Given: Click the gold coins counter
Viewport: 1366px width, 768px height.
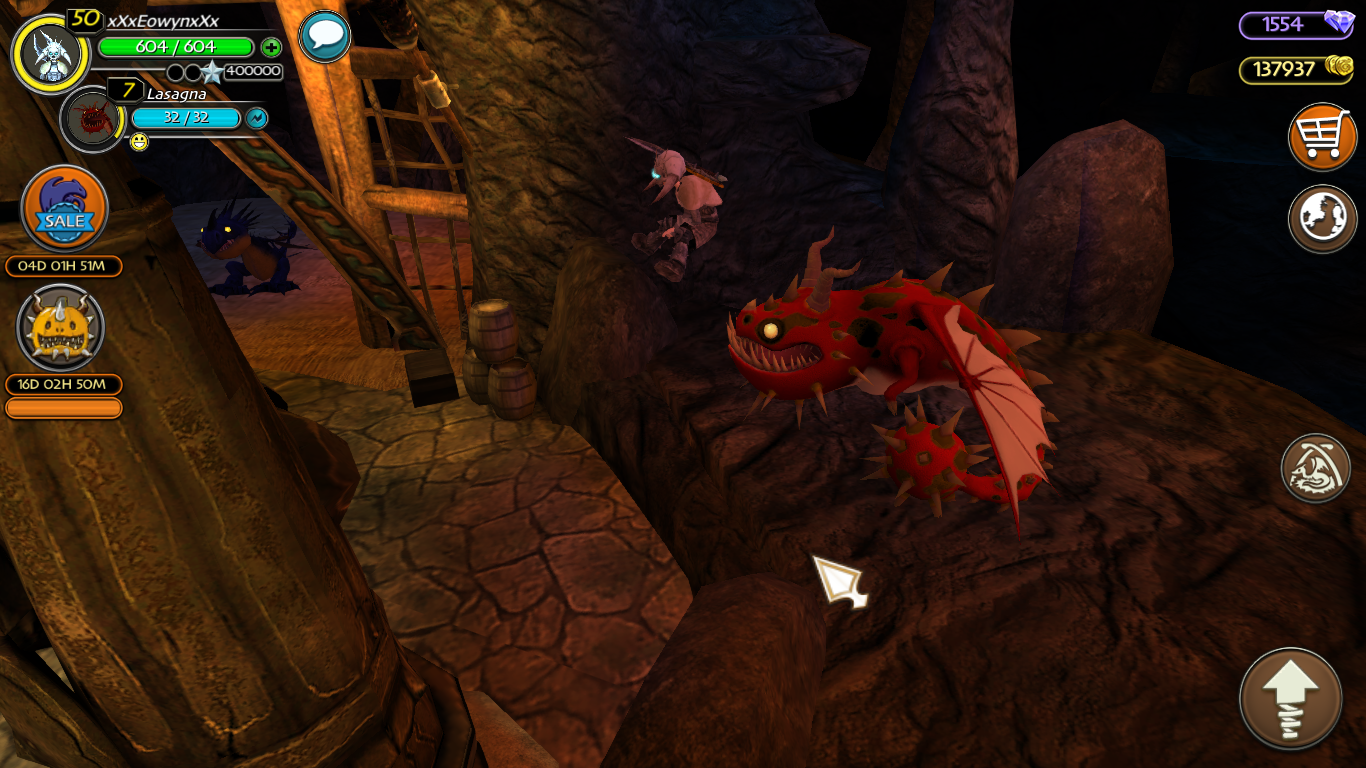Looking at the screenshot, I should point(1296,69).
